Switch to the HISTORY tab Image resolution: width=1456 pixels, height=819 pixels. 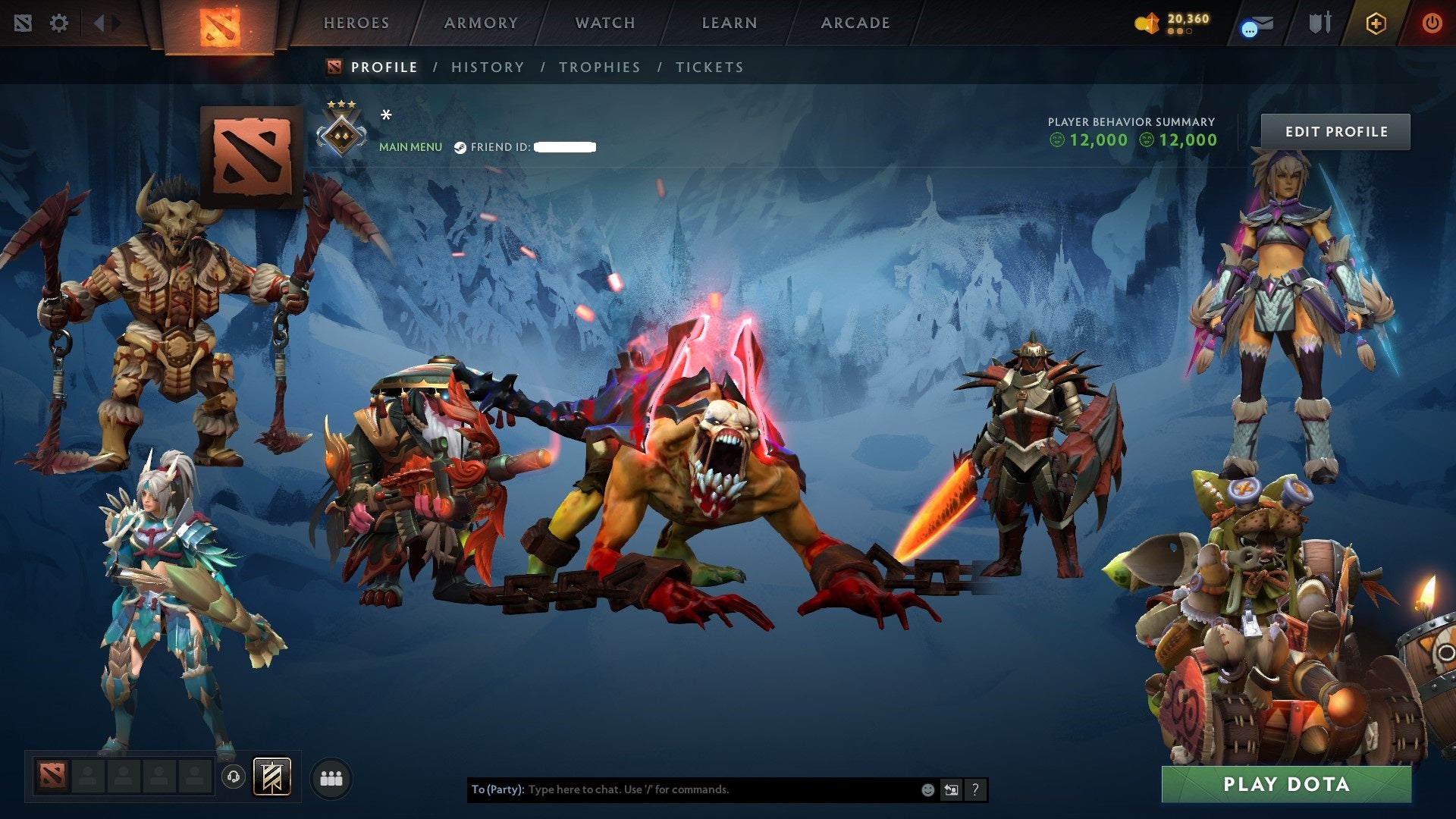pyautogui.click(x=488, y=67)
